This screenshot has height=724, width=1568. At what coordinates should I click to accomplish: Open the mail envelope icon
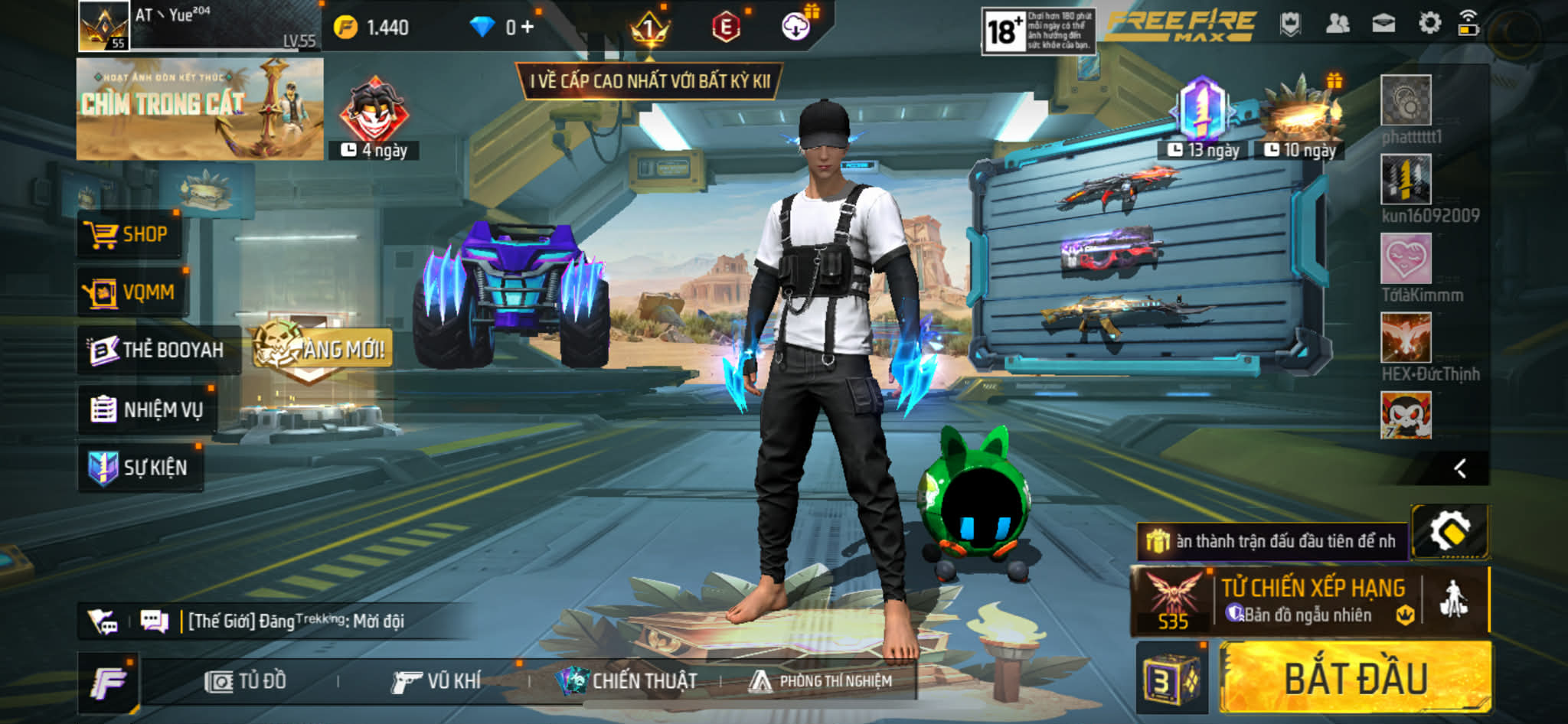pos(1383,24)
